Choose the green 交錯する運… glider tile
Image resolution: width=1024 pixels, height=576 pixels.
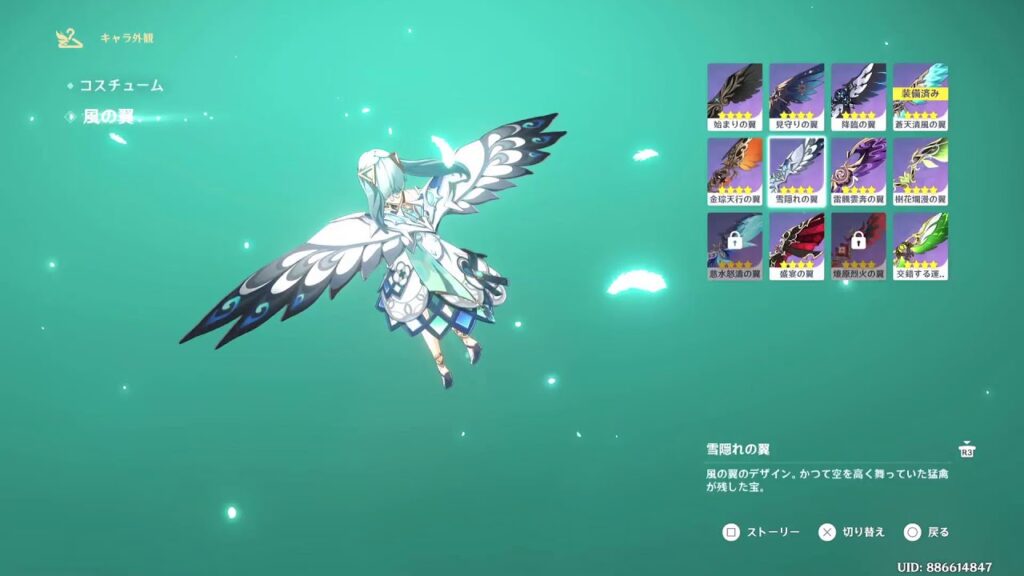click(920, 245)
